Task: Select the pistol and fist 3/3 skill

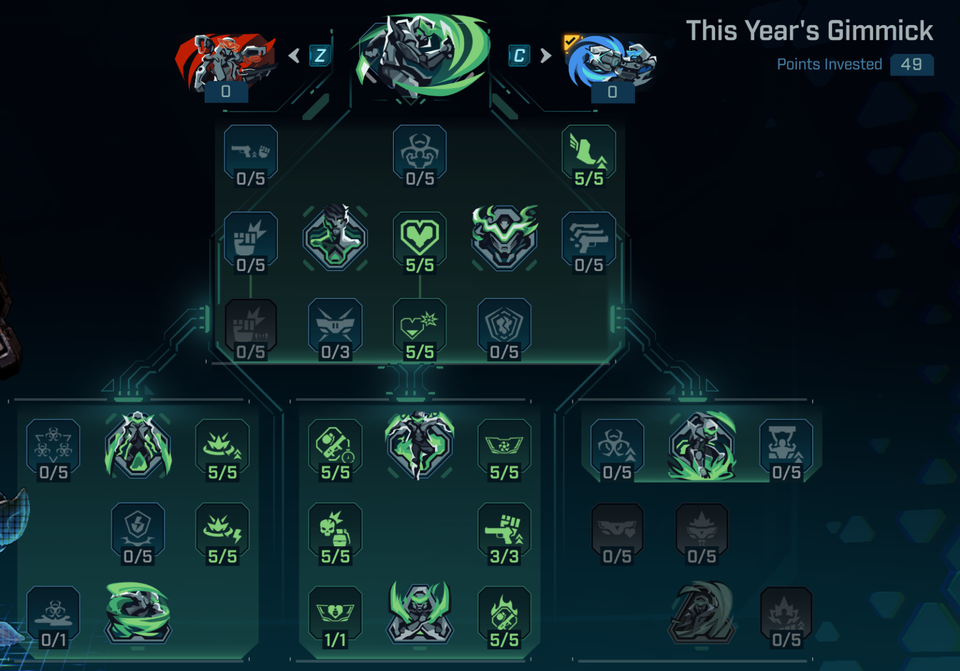Action: pos(504,530)
